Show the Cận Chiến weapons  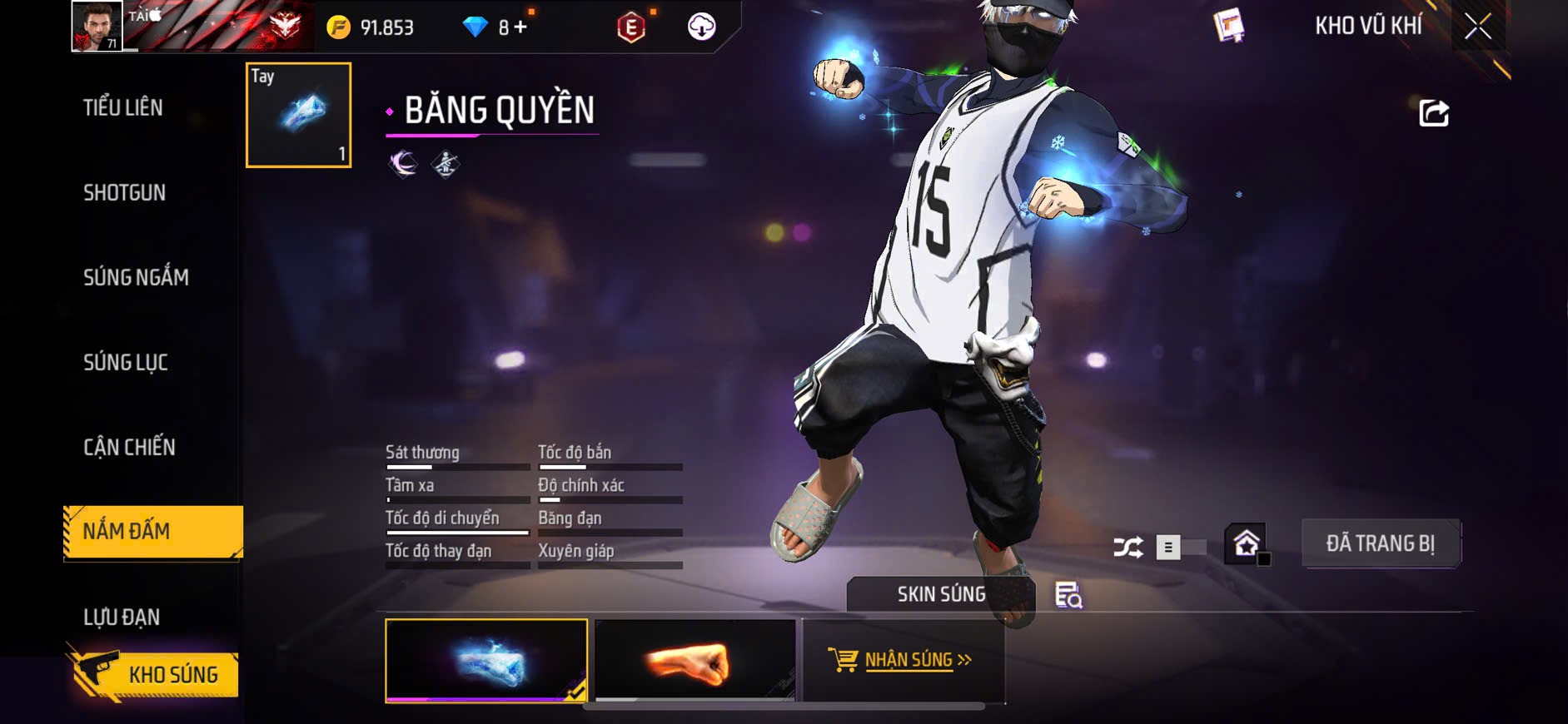(129, 447)
